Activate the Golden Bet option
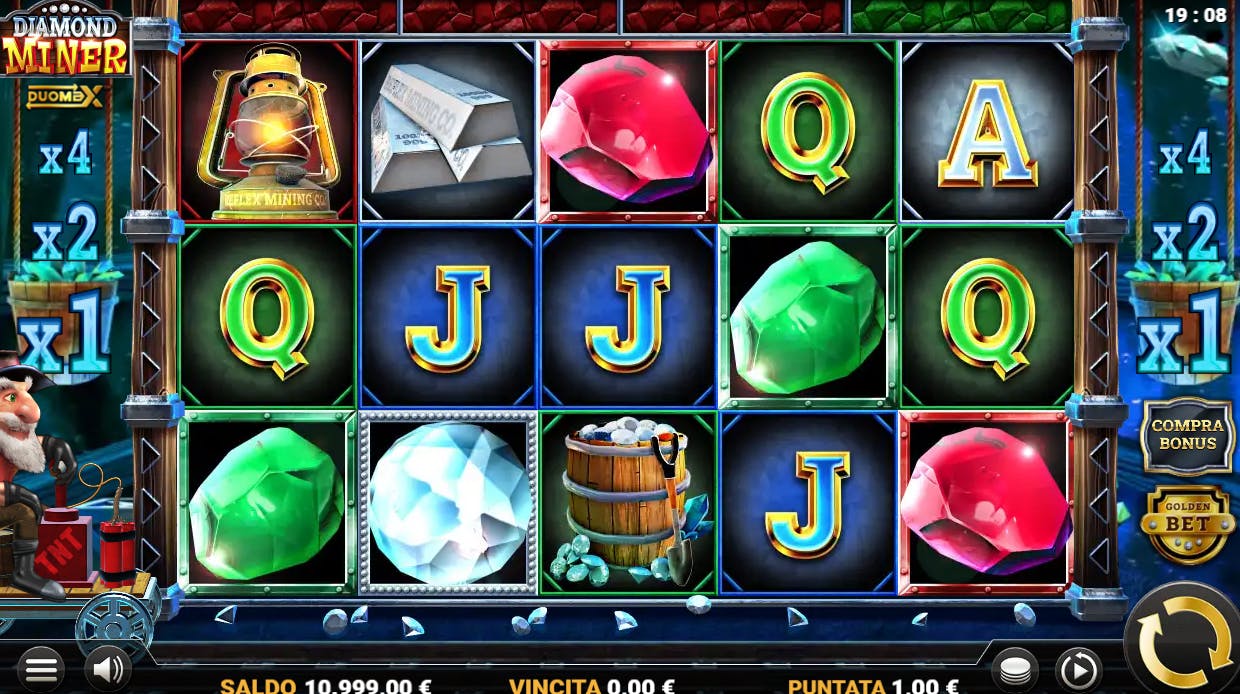1240x694 pixels. pos(1187,524)
